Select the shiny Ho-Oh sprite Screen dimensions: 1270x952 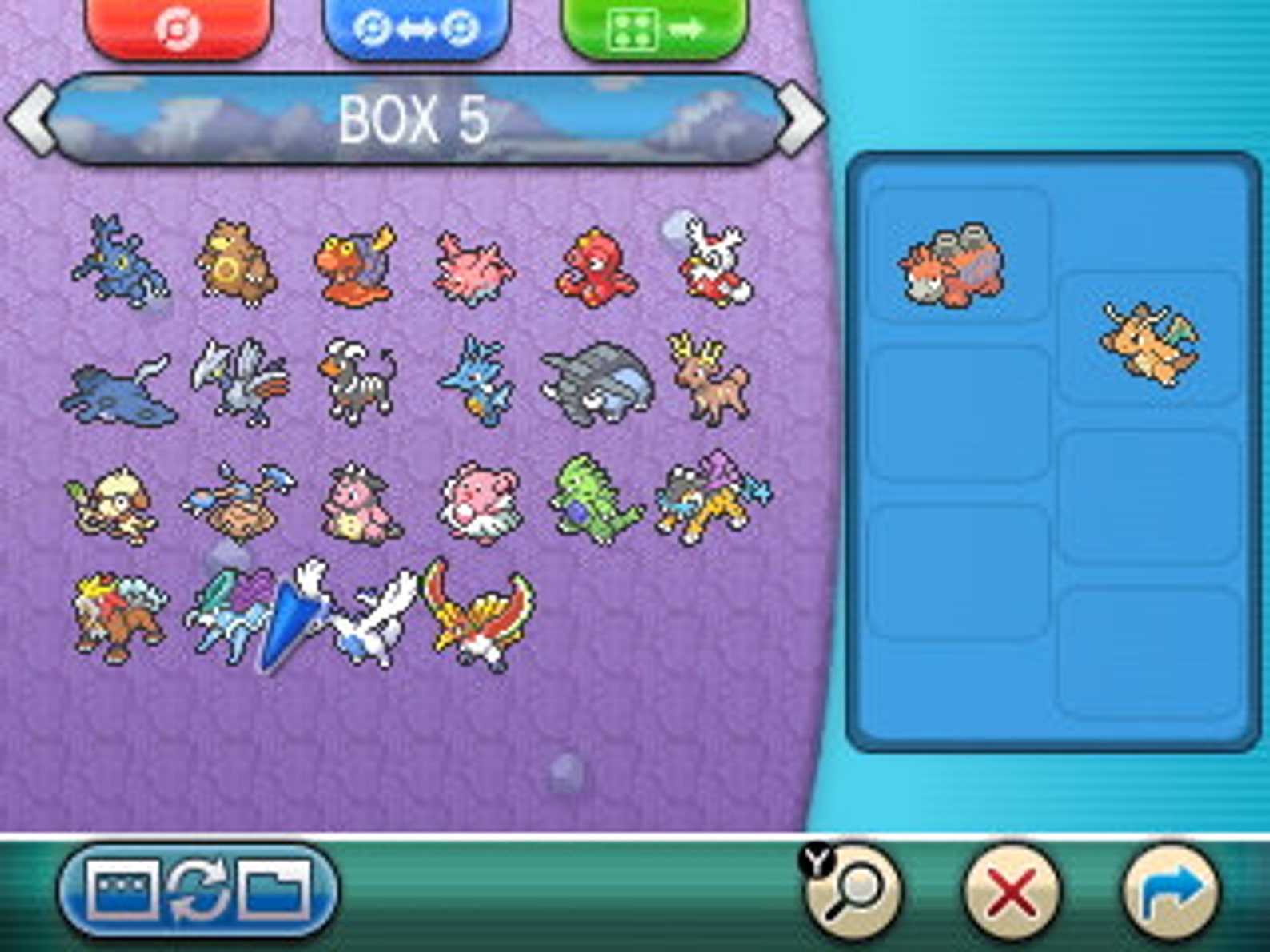coord(480,619)
